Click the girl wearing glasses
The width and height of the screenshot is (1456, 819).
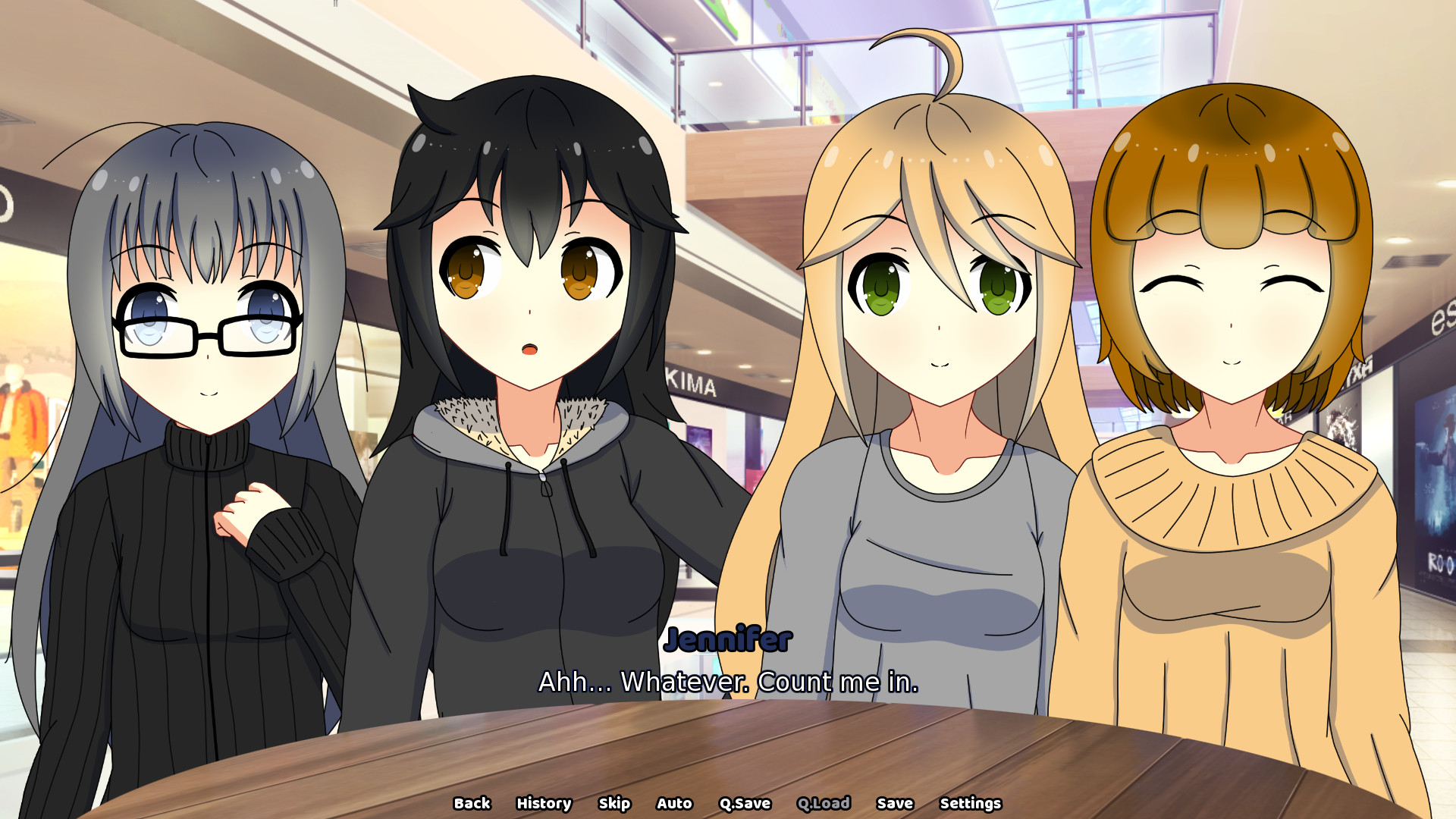click(205, 326)
